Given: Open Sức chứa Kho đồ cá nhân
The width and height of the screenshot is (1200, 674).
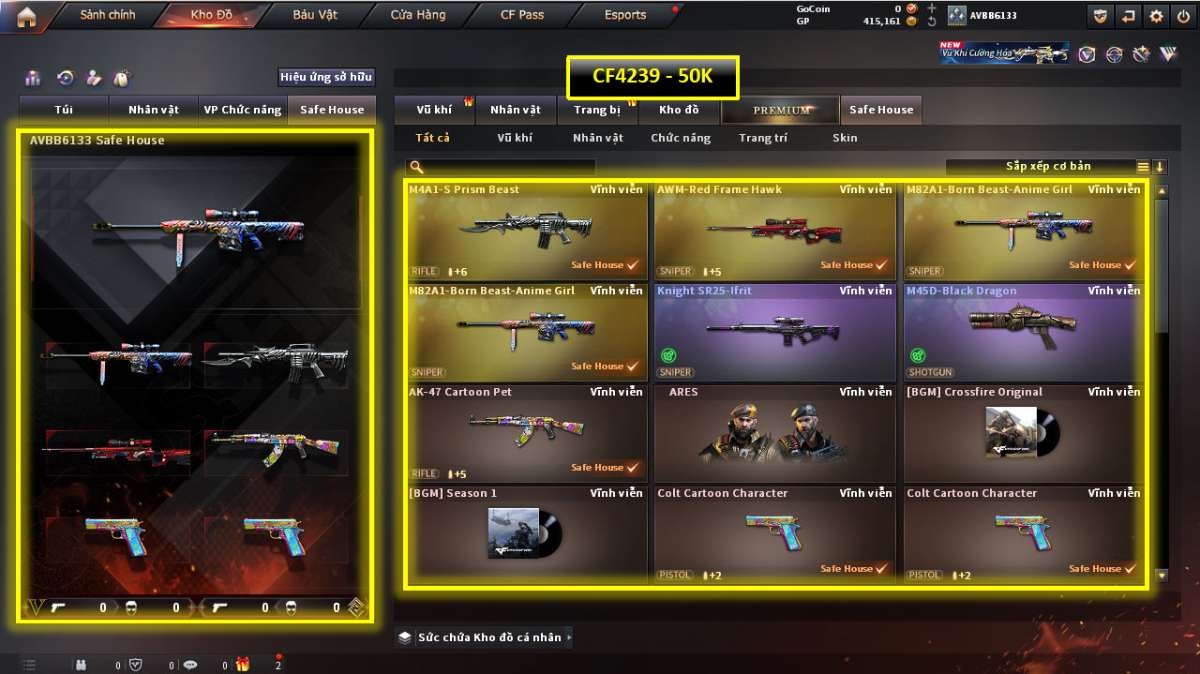Looking at the screenshot, I should [x=485, y=637].
